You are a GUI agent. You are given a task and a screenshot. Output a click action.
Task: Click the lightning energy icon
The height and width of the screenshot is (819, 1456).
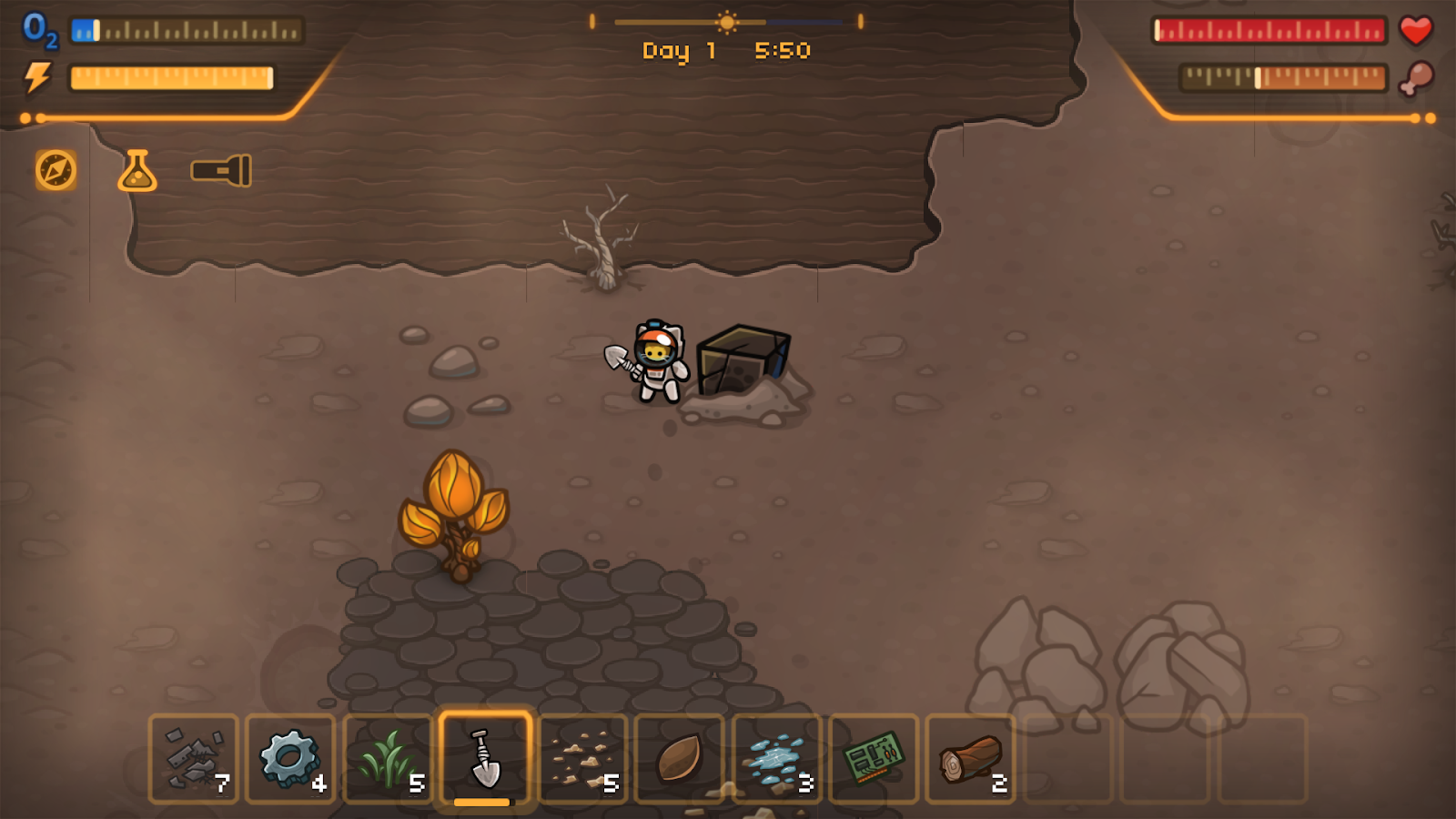(37, 78)
